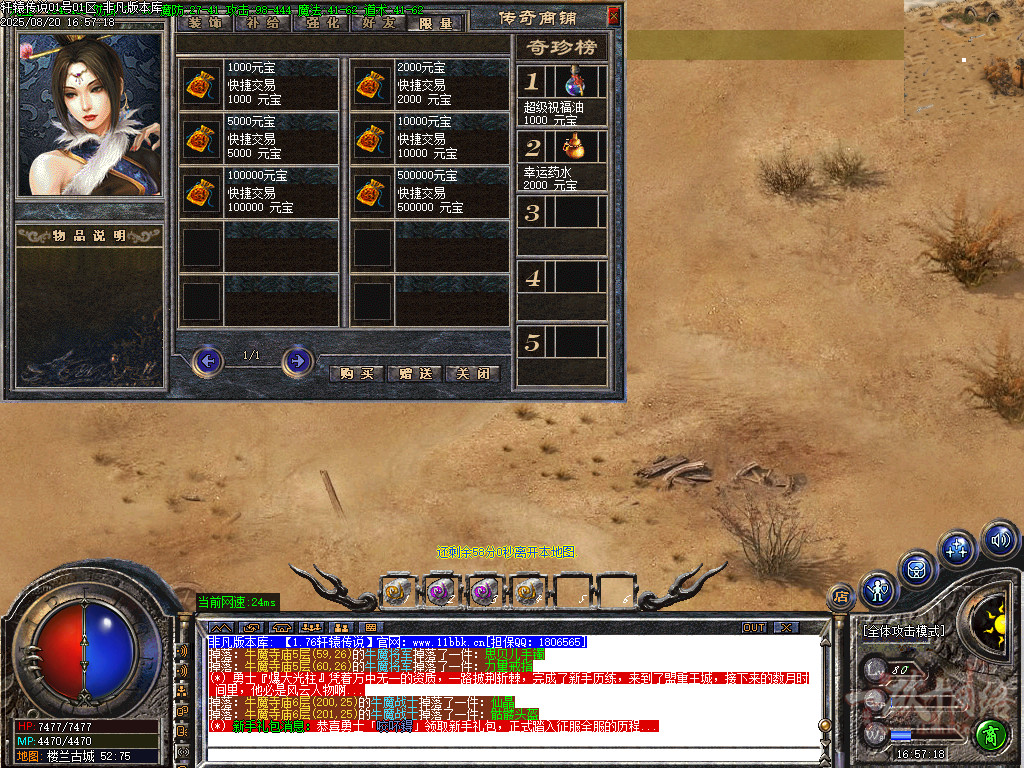Go to the next shop page arrow
Screen dimensions: 1024x768
pos(297,360)
